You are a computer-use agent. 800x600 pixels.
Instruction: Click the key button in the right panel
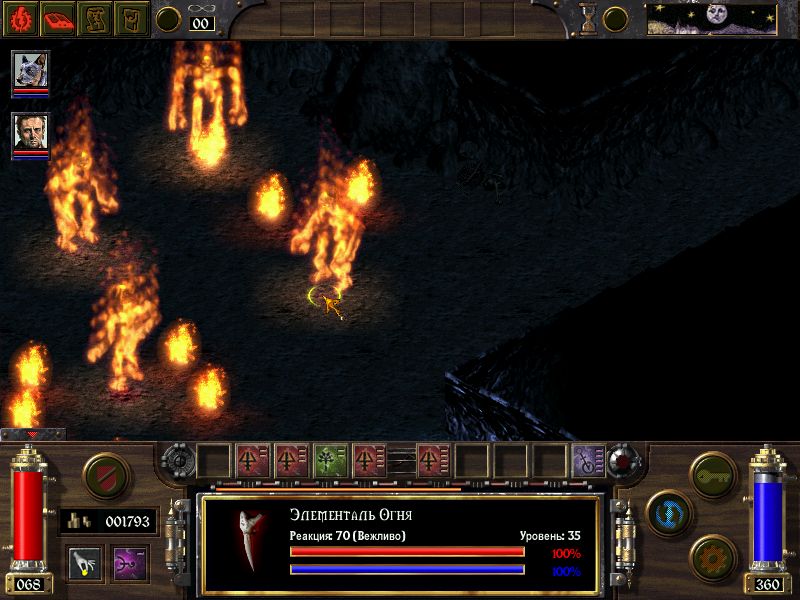[713, 471]
